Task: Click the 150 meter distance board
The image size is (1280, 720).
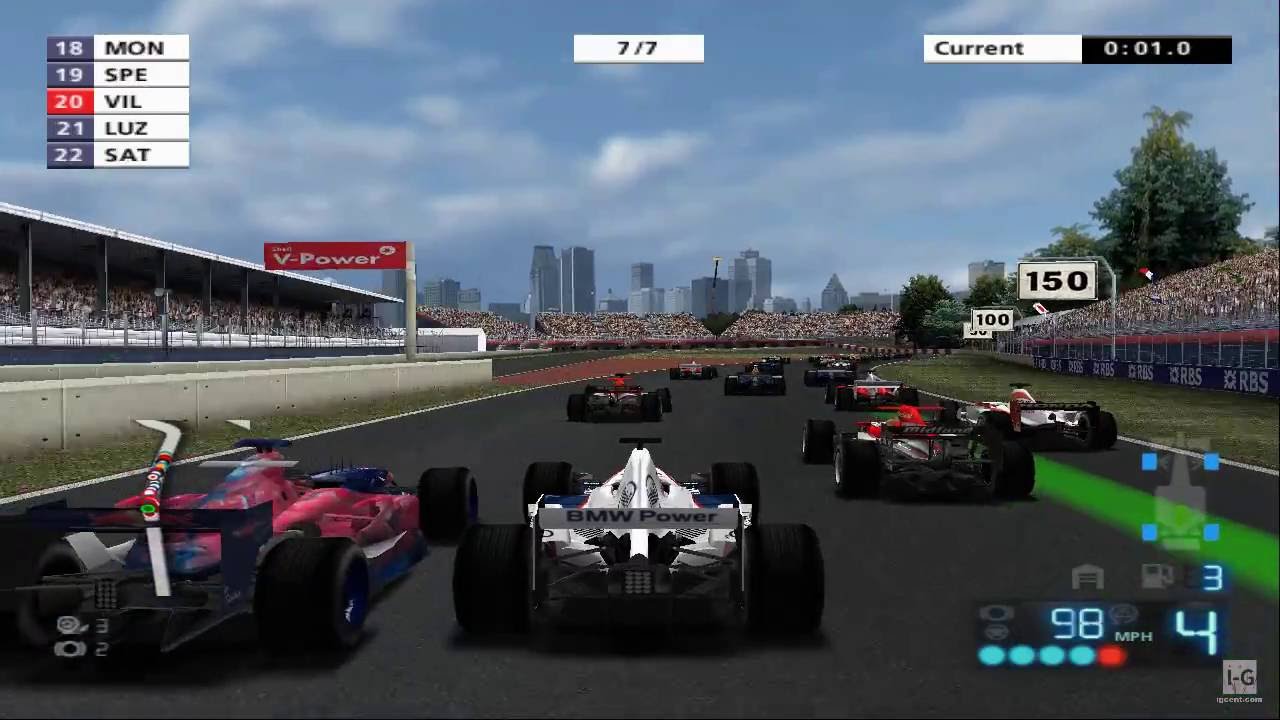Action: 1057,281
